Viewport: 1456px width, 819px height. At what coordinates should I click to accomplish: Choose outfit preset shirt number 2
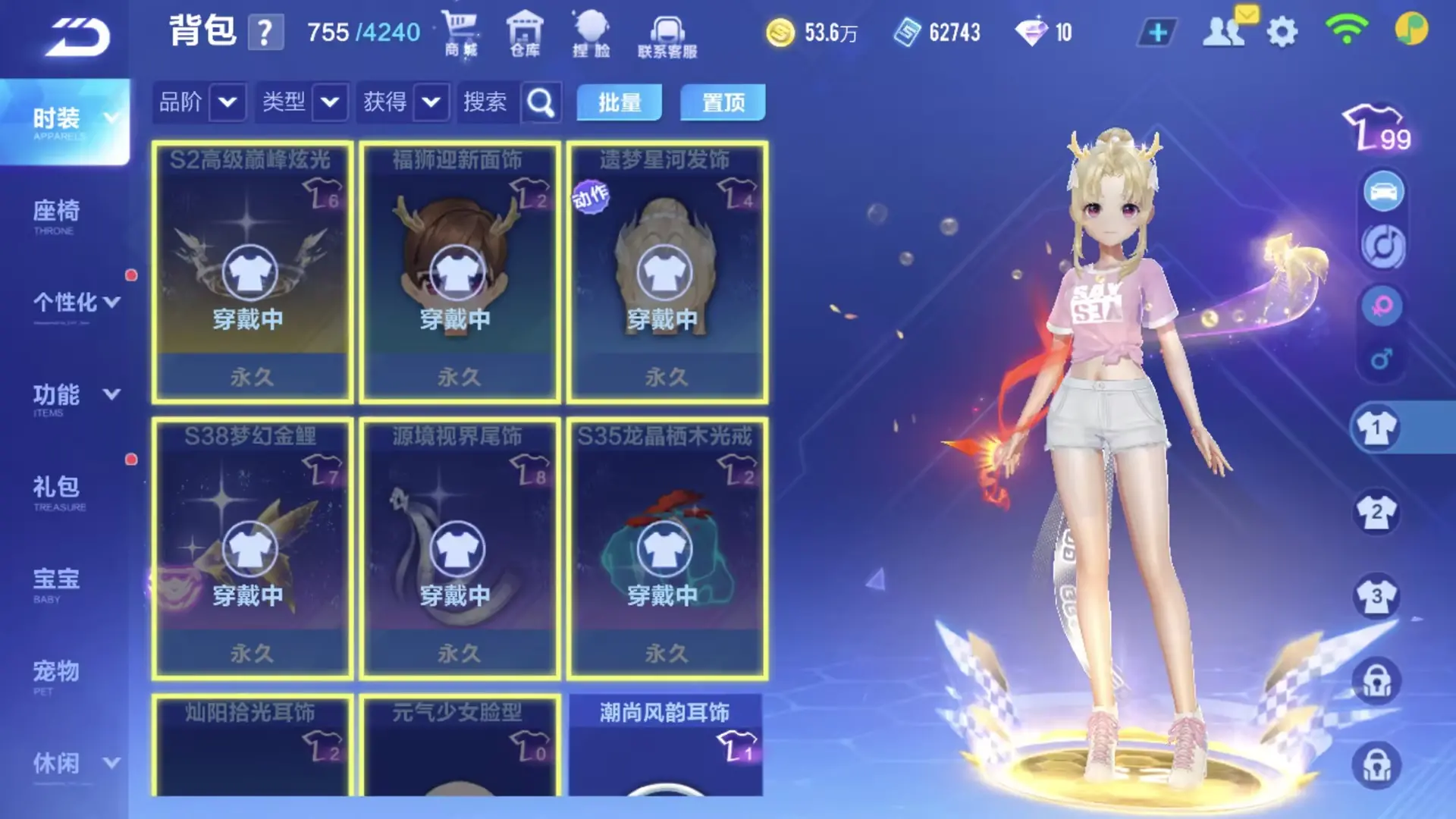[1376, 513]
